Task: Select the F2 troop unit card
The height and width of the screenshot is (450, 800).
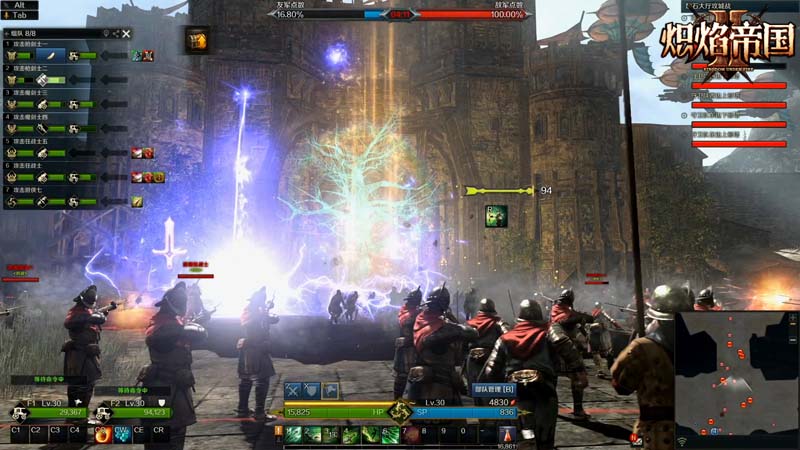Action: pyautogui.click(x=130, y=407)
